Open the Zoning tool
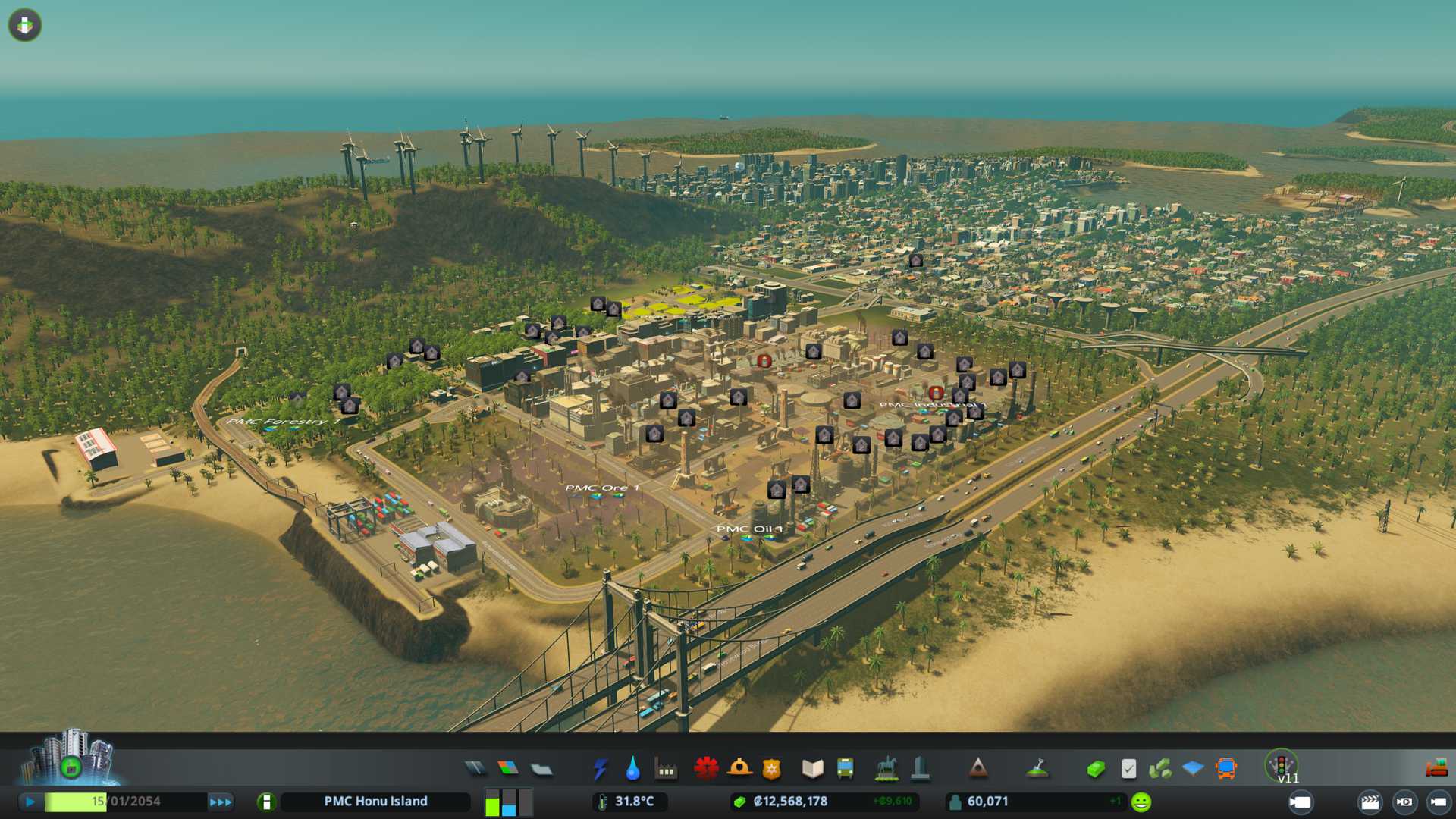This screenshot has height=819, width=1456. pyautogui.click(x=508, y=769)
